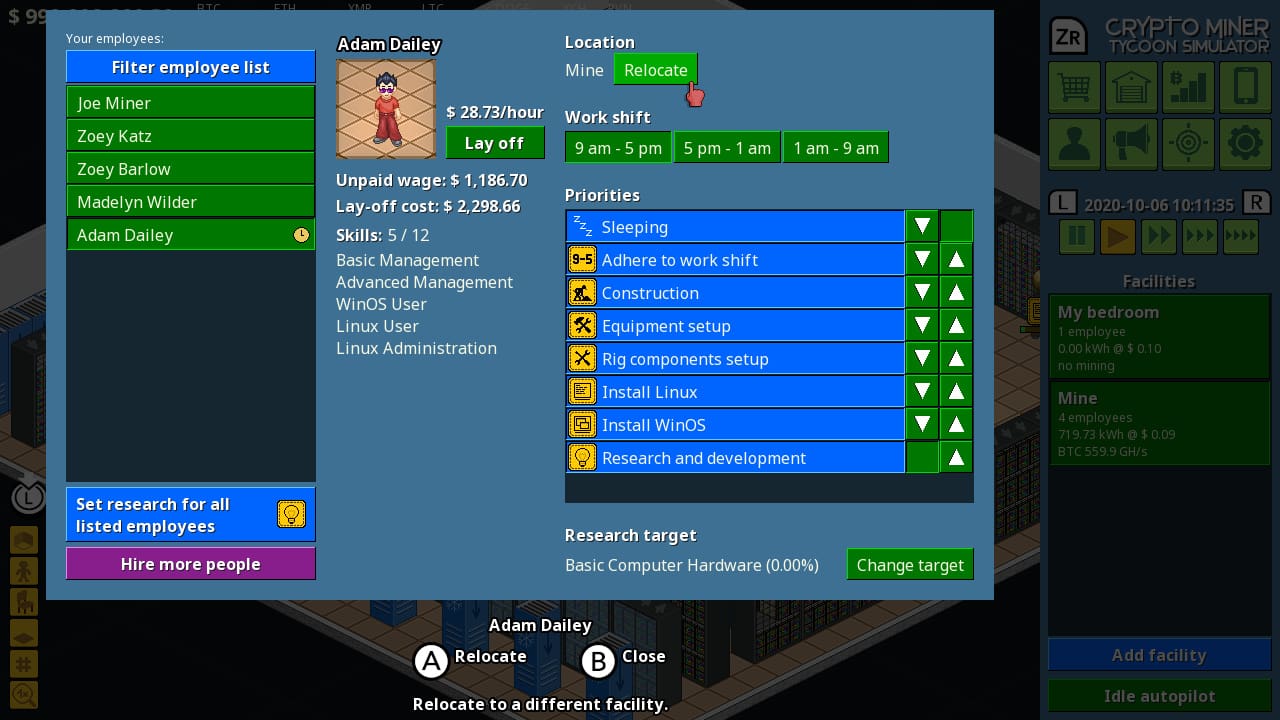This screenshot has width=1280, height=720.
Task: Open the garage facility icon
Action: point(1131,87)
